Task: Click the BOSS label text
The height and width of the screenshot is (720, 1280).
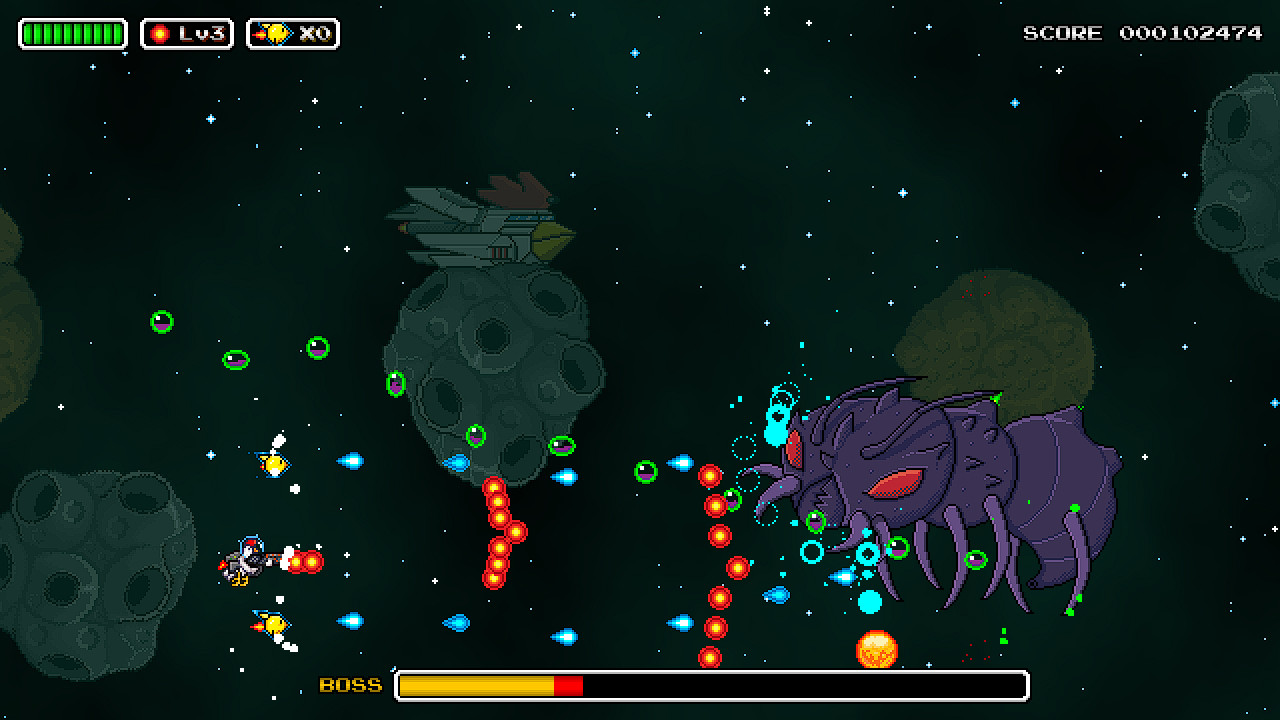Action: 349,686
